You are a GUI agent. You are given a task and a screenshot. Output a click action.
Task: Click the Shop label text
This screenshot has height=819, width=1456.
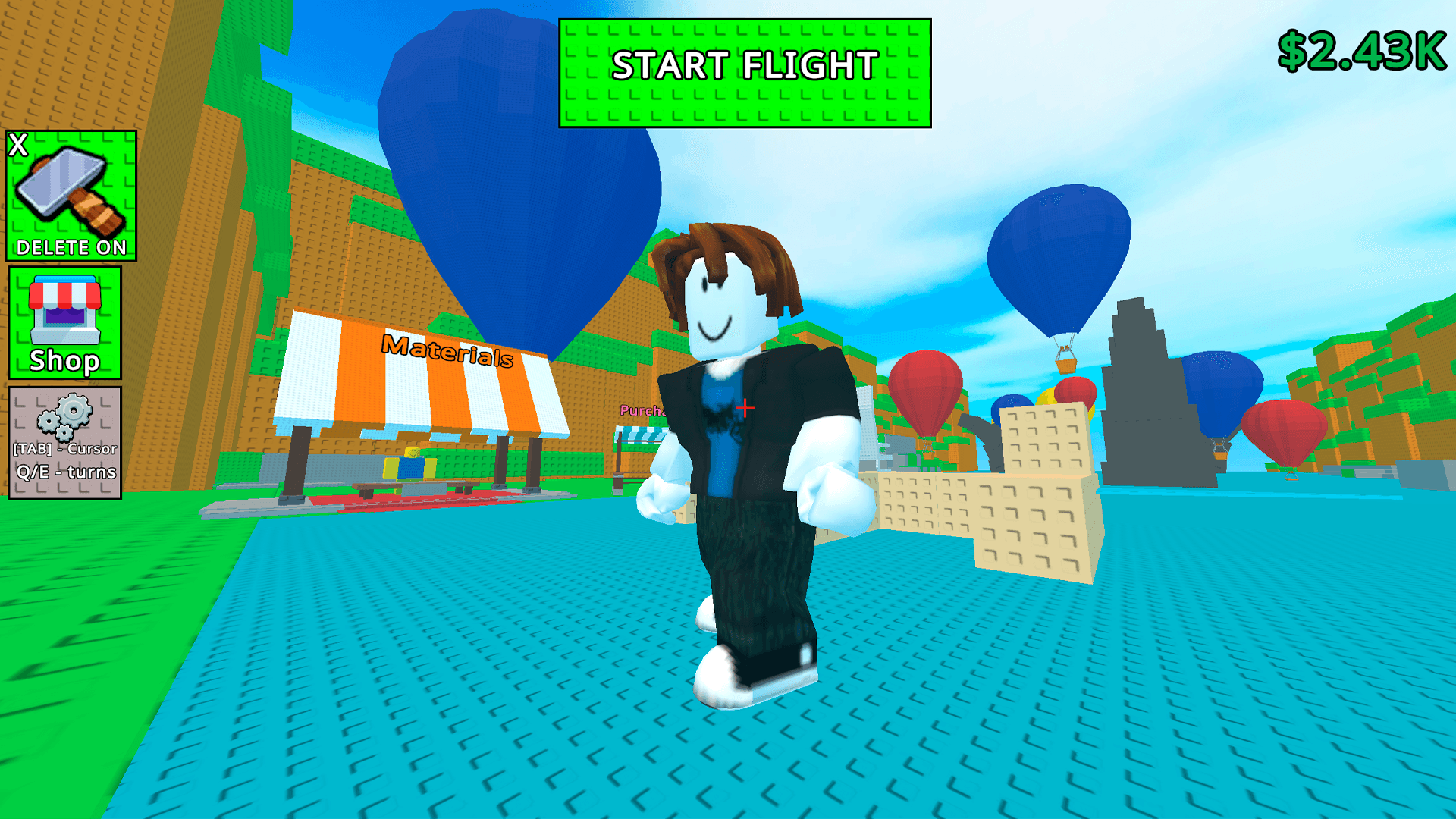click(x=65, y=362)
